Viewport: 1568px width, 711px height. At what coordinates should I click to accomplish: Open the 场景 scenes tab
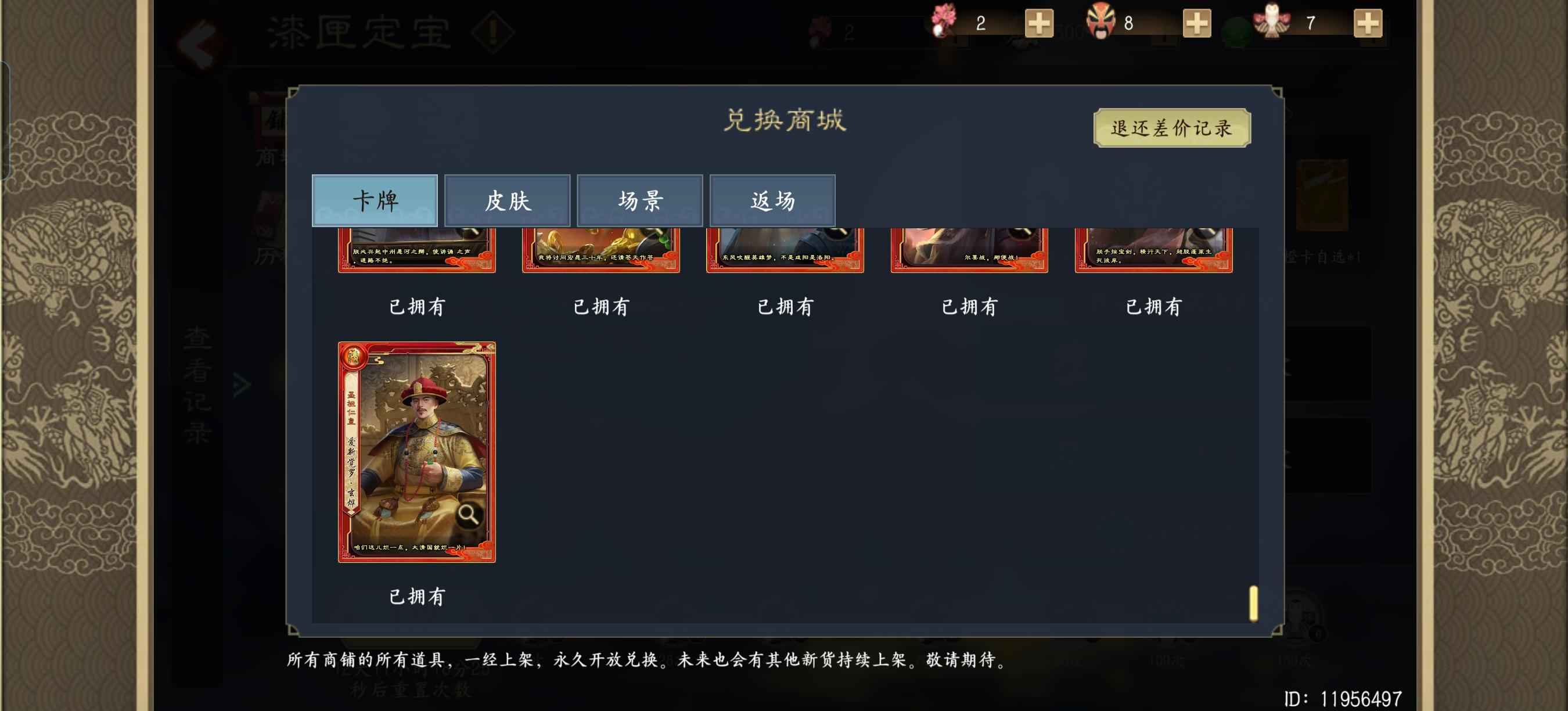point(639,200)
